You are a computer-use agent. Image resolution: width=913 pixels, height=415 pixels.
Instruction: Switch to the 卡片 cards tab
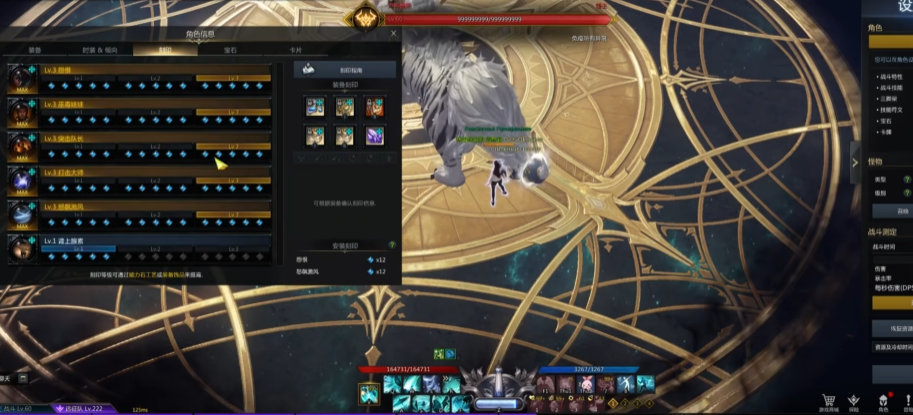[x=295, y=49]
